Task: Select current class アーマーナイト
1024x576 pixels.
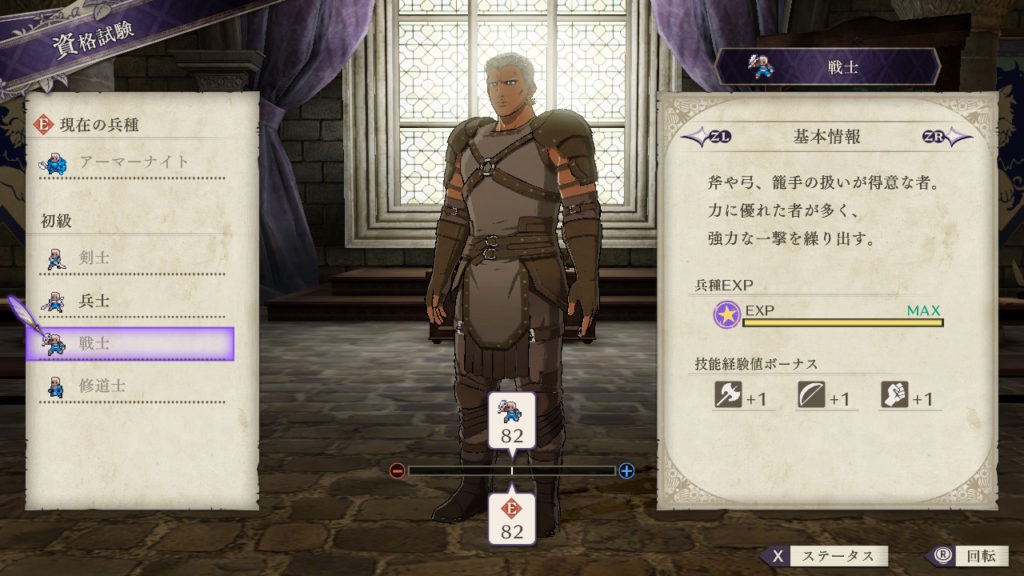Action: pyautogui.click(x=130, y=161)
